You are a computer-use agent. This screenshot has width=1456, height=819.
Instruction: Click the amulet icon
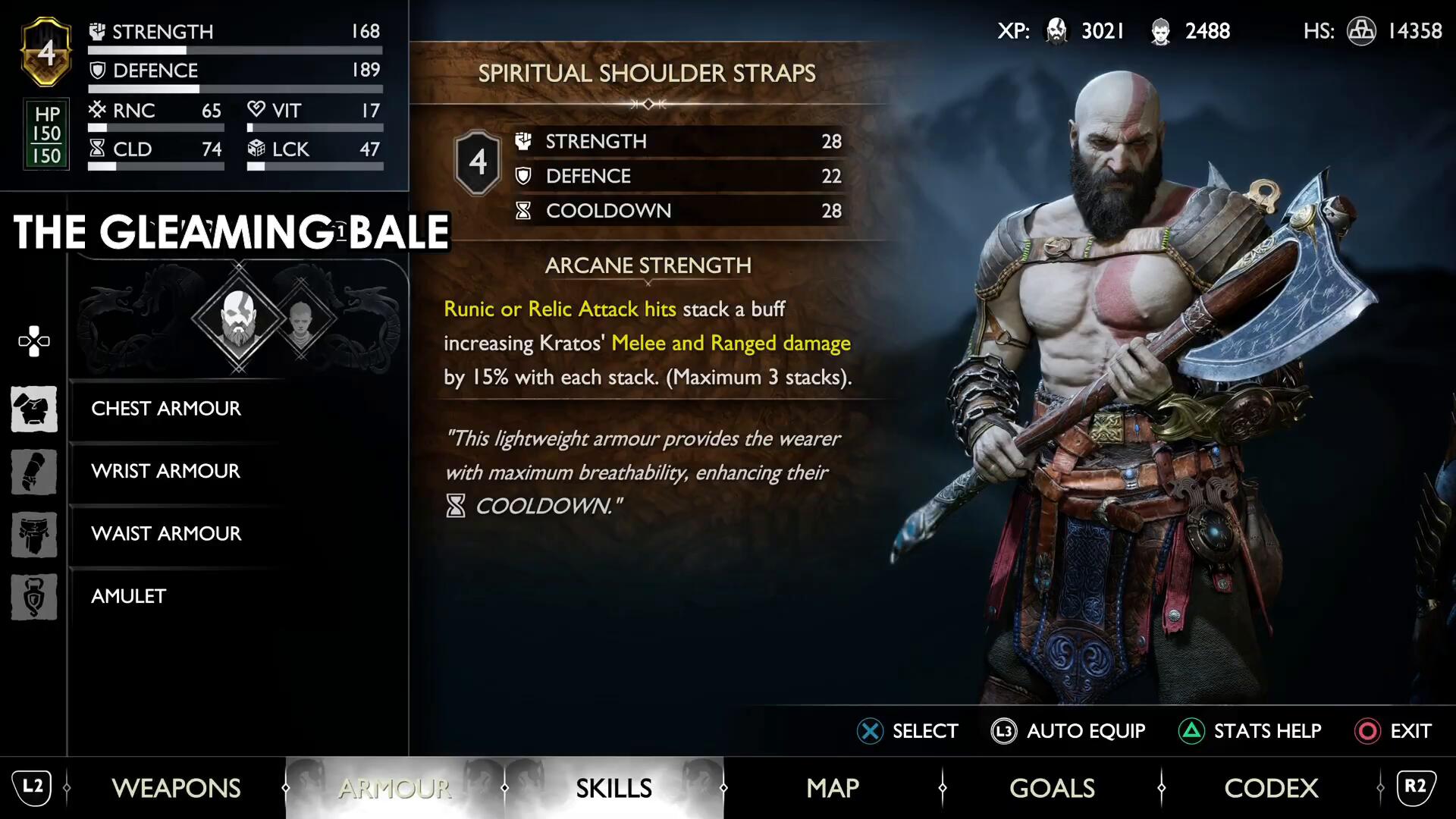coord(34,597)
